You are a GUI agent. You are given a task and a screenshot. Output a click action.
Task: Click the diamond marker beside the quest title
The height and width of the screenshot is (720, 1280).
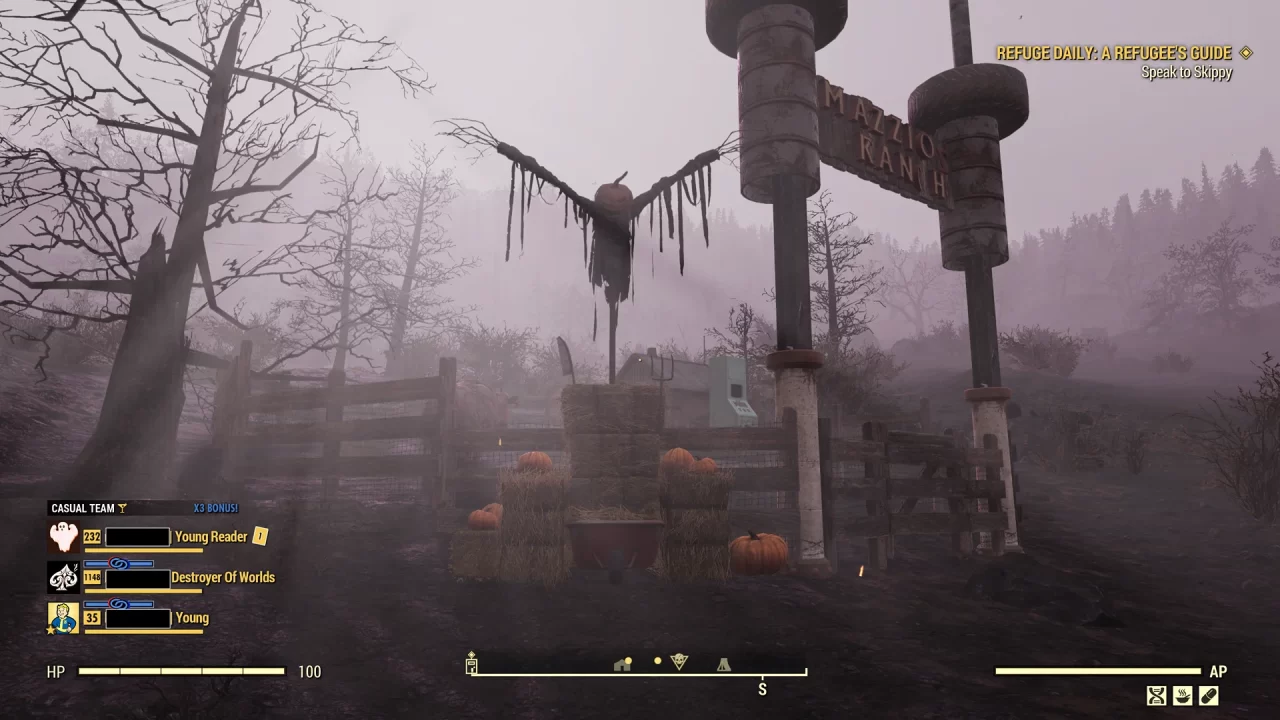1244,53
